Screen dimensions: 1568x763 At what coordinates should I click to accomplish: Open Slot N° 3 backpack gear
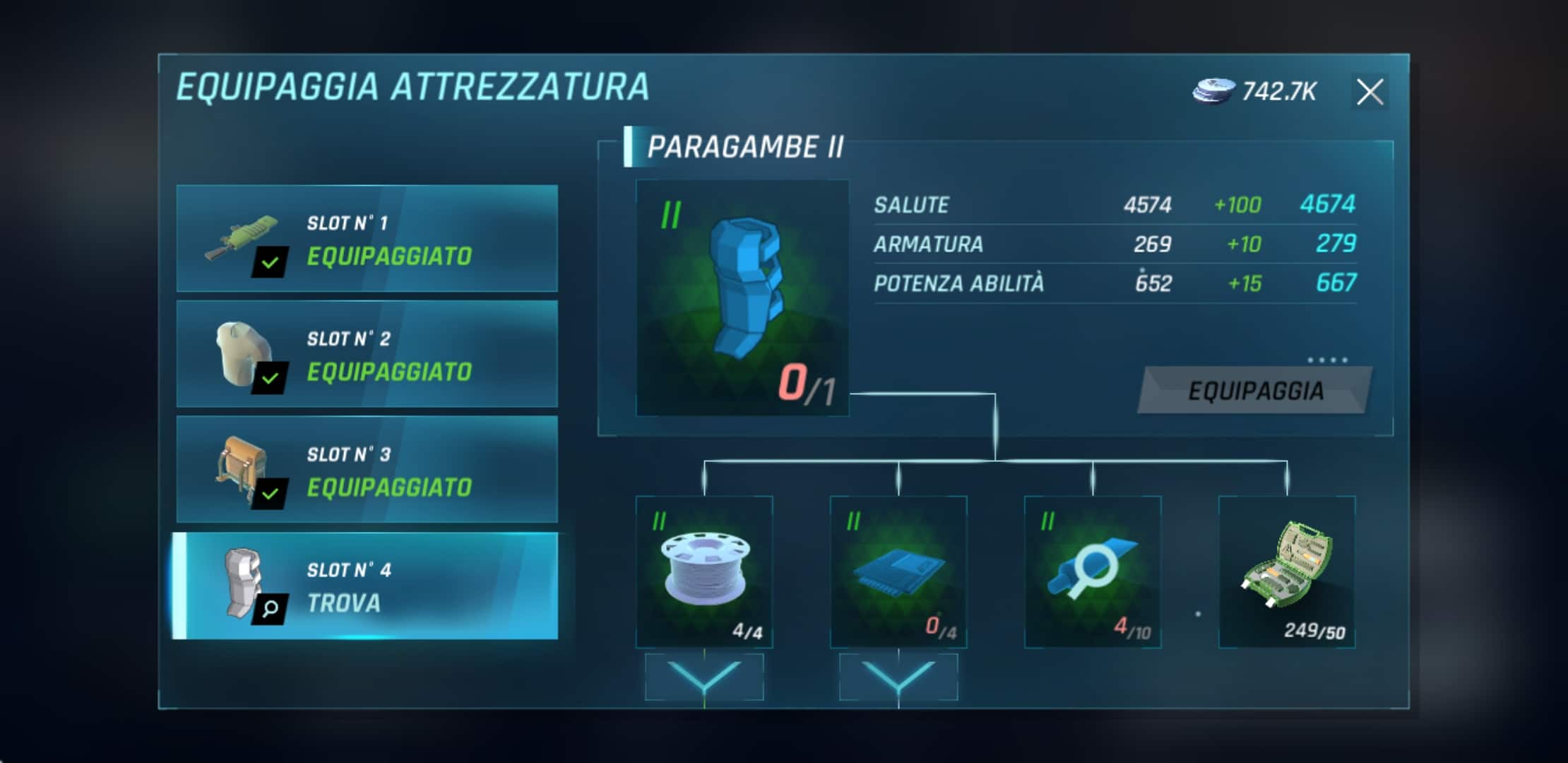[367, 470]
